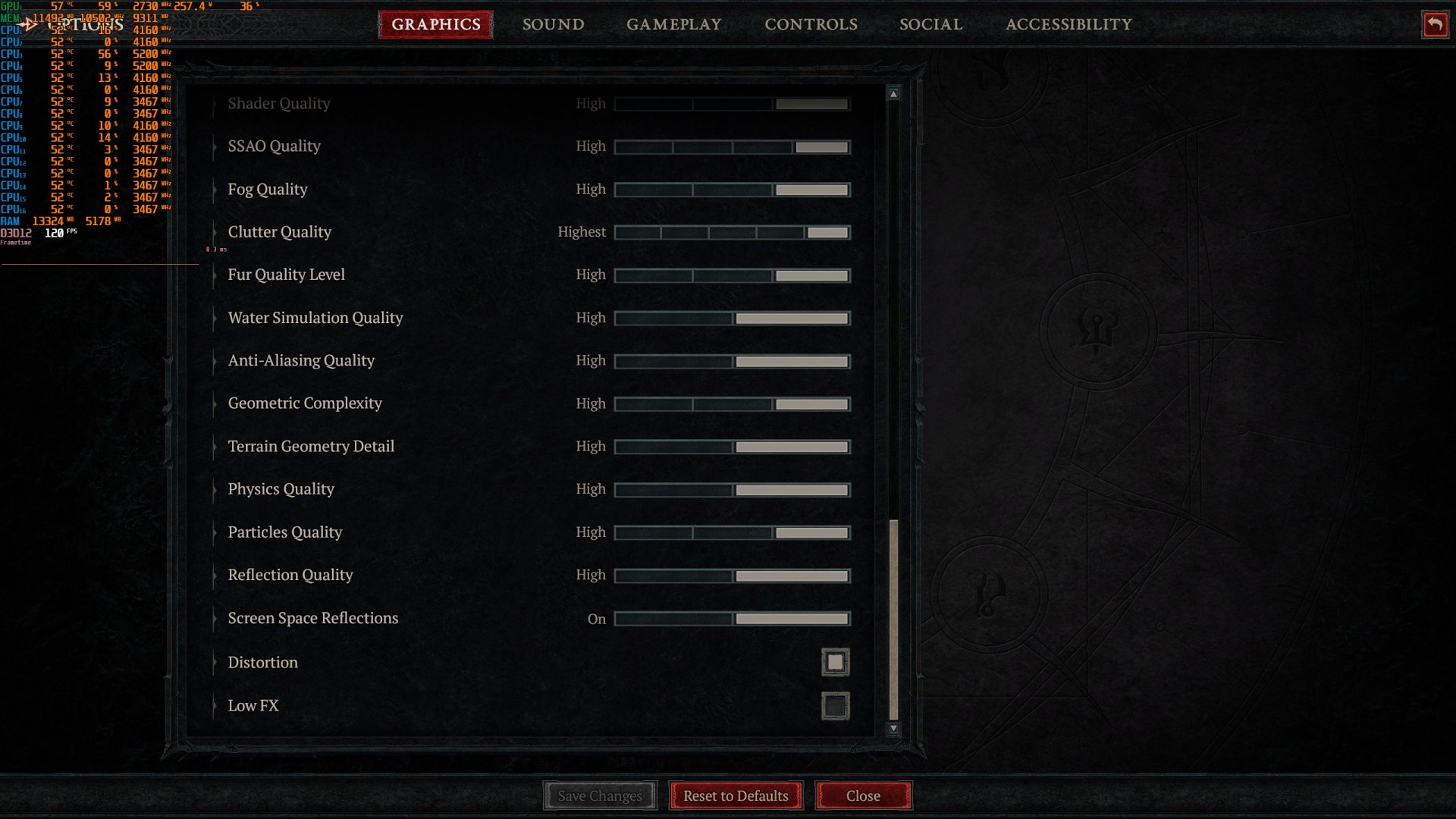Click the Save Changes button
The image size is (1456, 819).
pyautogui.click(x=599, y=795)
